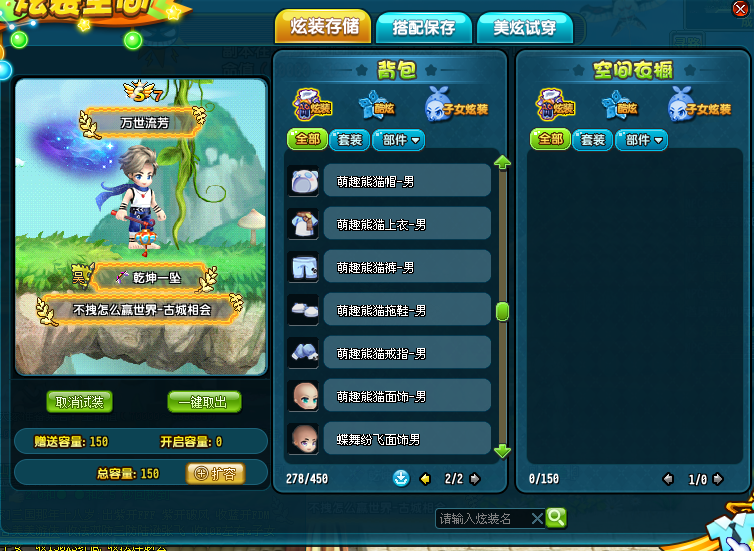Filter the 空间衣橱 wardrobe by 套装
The width and height of the screenshot is (754, 551).
pos(593,140)
